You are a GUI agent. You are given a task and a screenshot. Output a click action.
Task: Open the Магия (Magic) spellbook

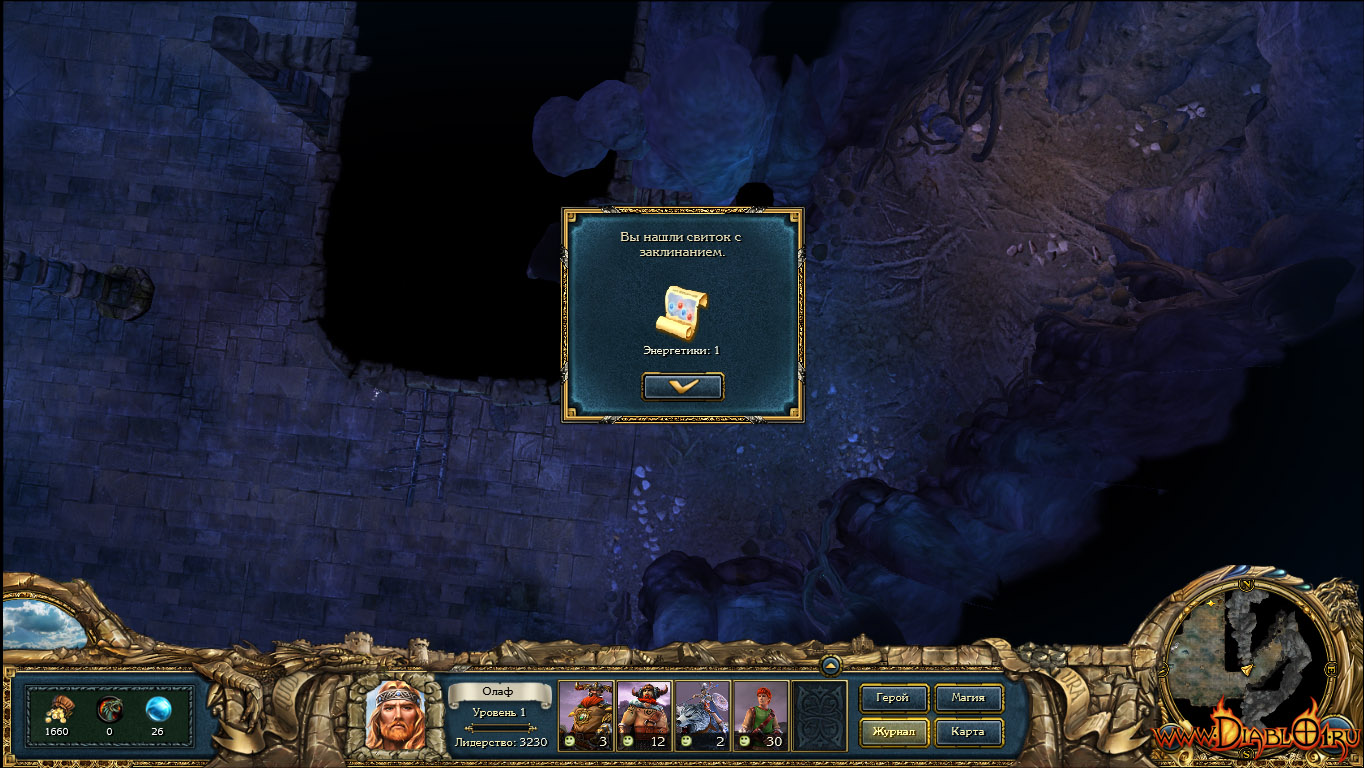[x=968, y=698]
